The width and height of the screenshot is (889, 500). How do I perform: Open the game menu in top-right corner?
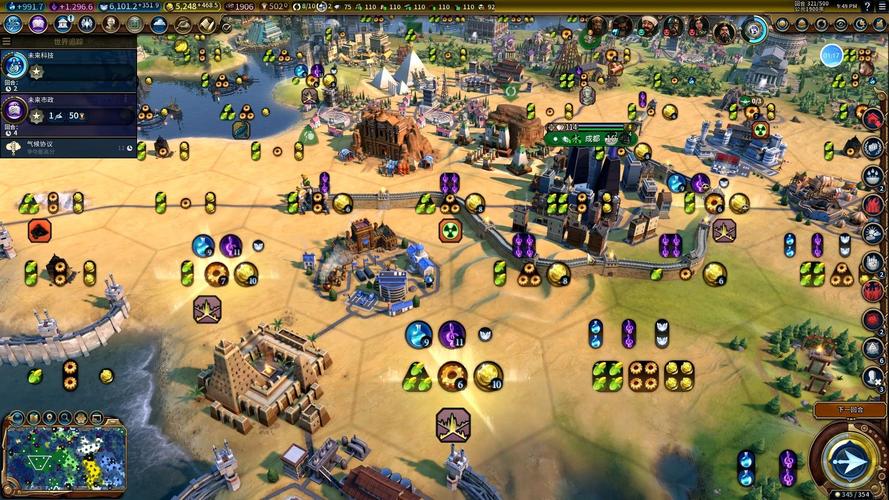pyautogui.click(x=878, y=6)
